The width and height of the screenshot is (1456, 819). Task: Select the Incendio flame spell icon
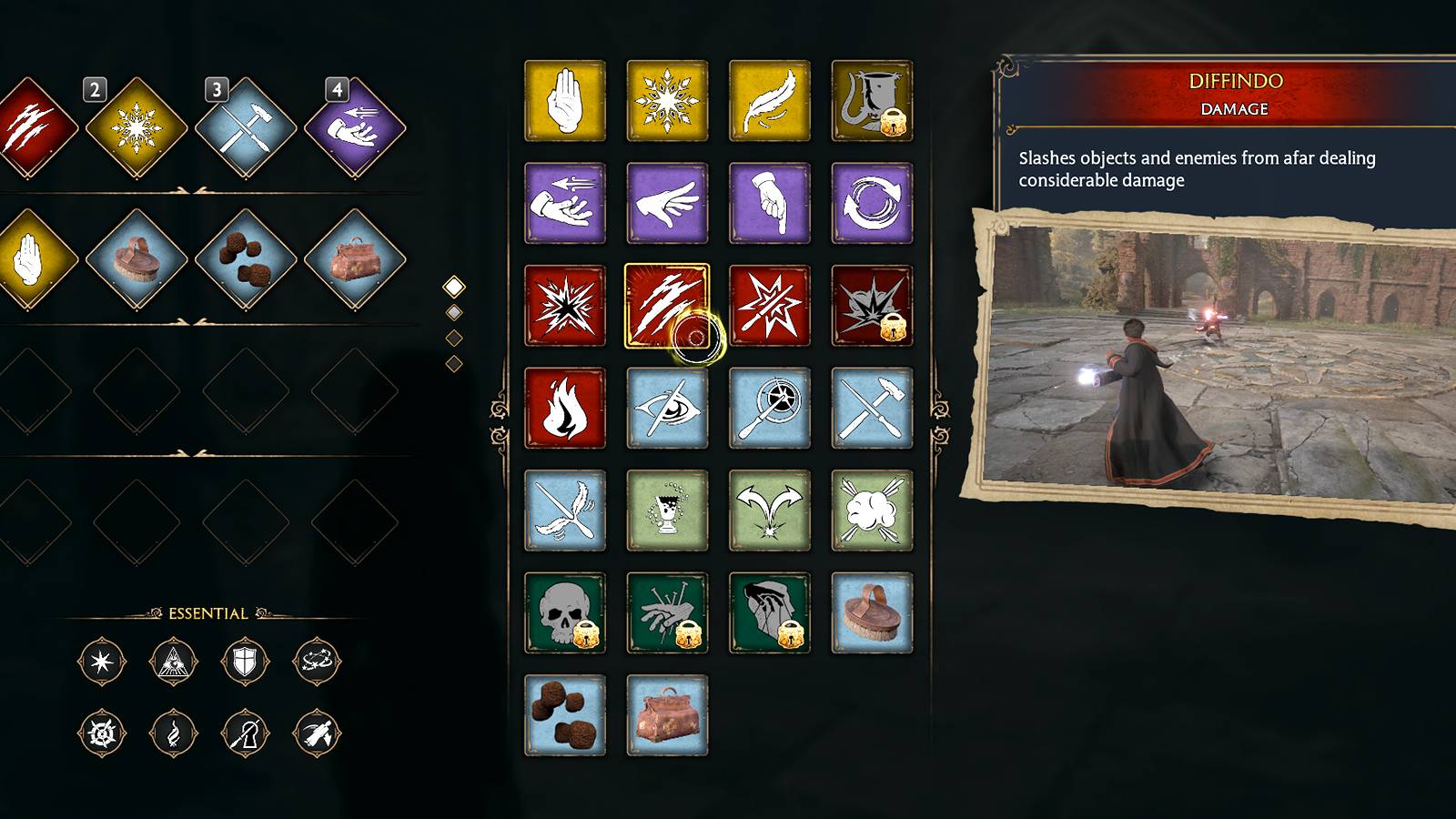click(x=564, y=408)
